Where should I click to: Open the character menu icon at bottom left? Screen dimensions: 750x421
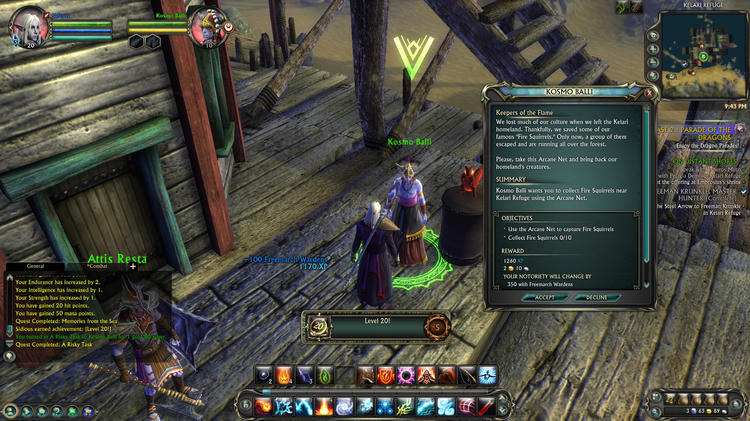10,410
